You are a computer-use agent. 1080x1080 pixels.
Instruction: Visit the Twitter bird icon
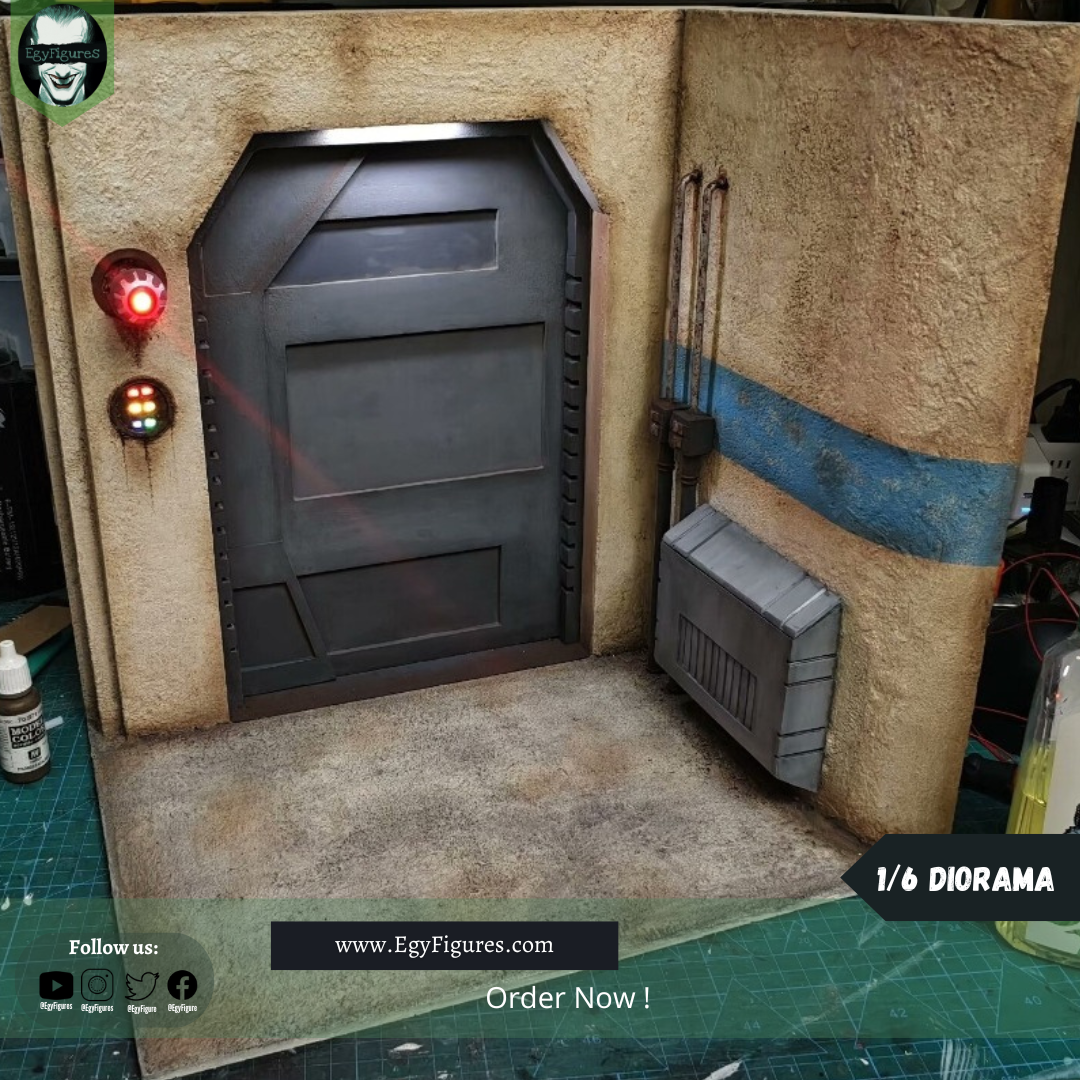pos(141,986)
